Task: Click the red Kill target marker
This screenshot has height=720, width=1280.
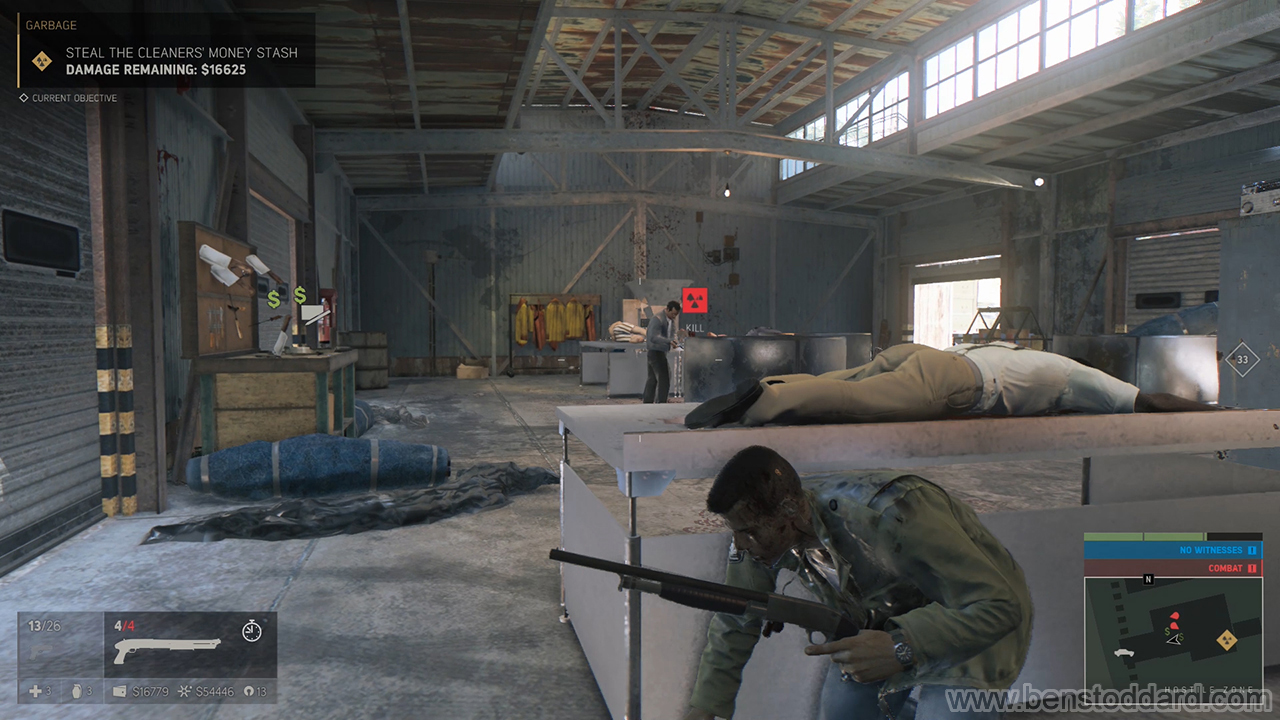Action: (x=694, y=296)
